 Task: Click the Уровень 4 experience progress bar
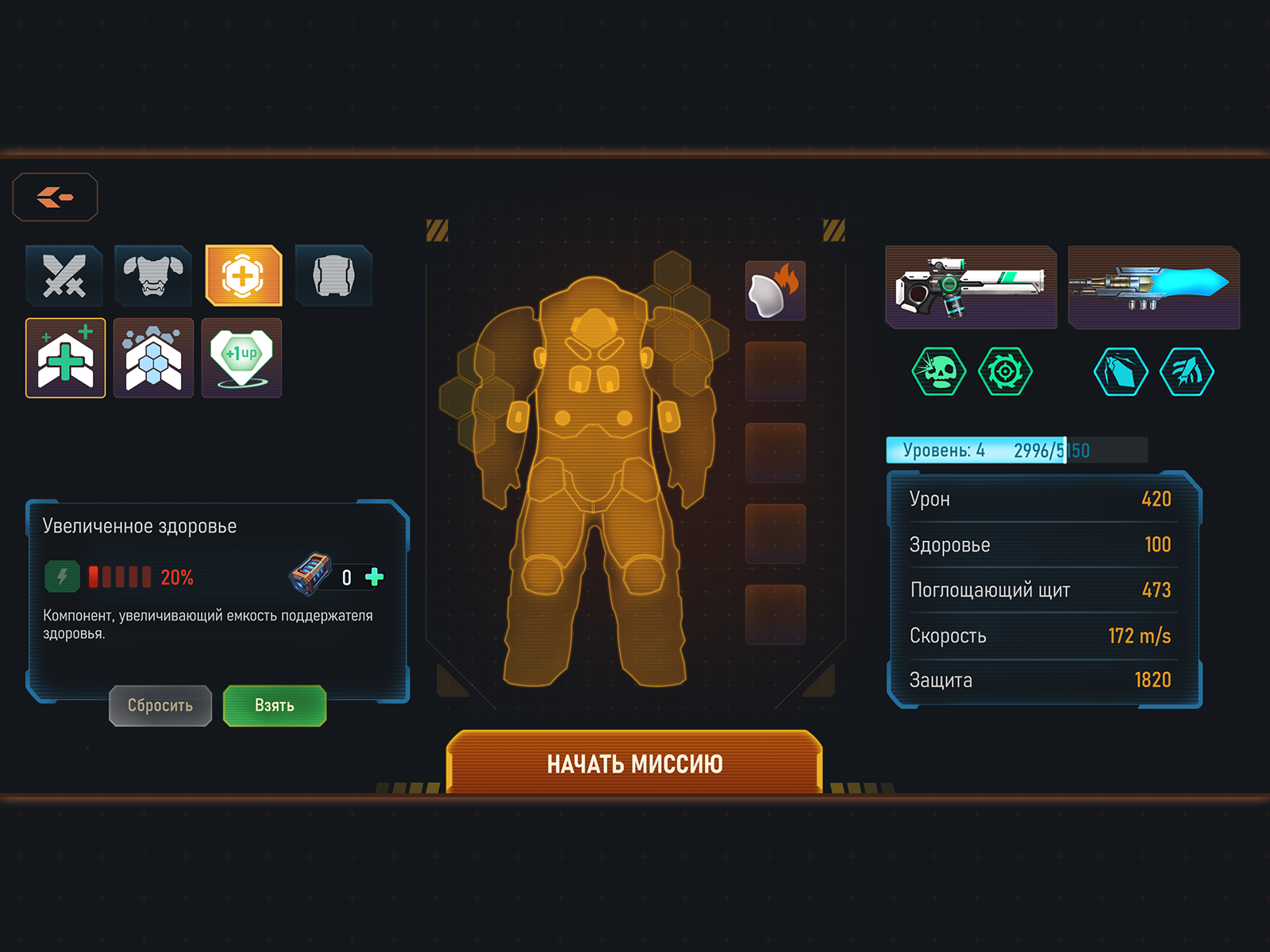[1016, 450]
